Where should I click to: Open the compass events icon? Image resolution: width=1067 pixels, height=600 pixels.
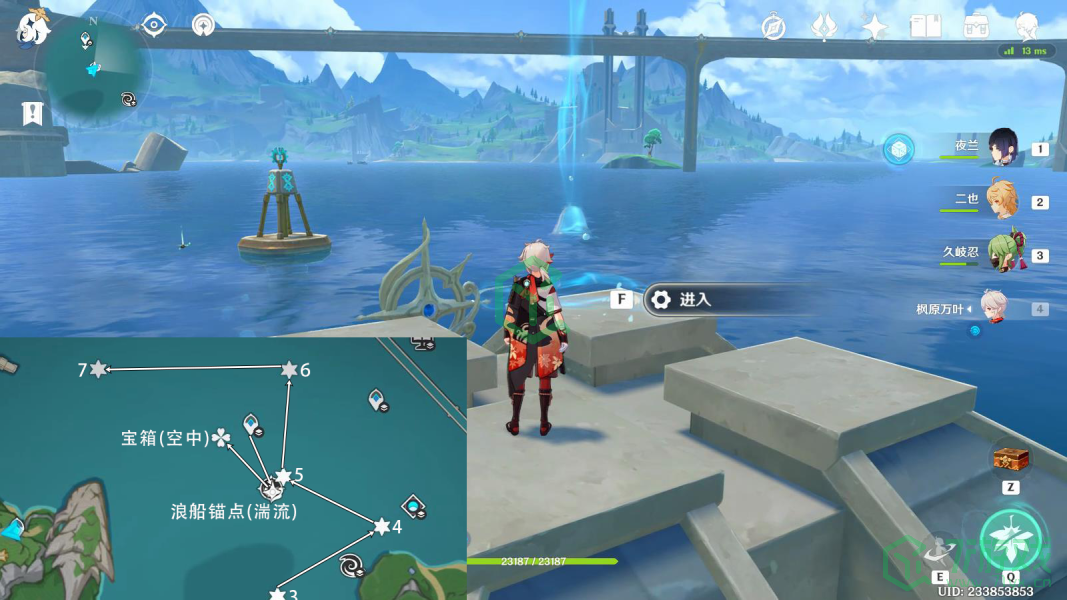(x=773, y=27)
